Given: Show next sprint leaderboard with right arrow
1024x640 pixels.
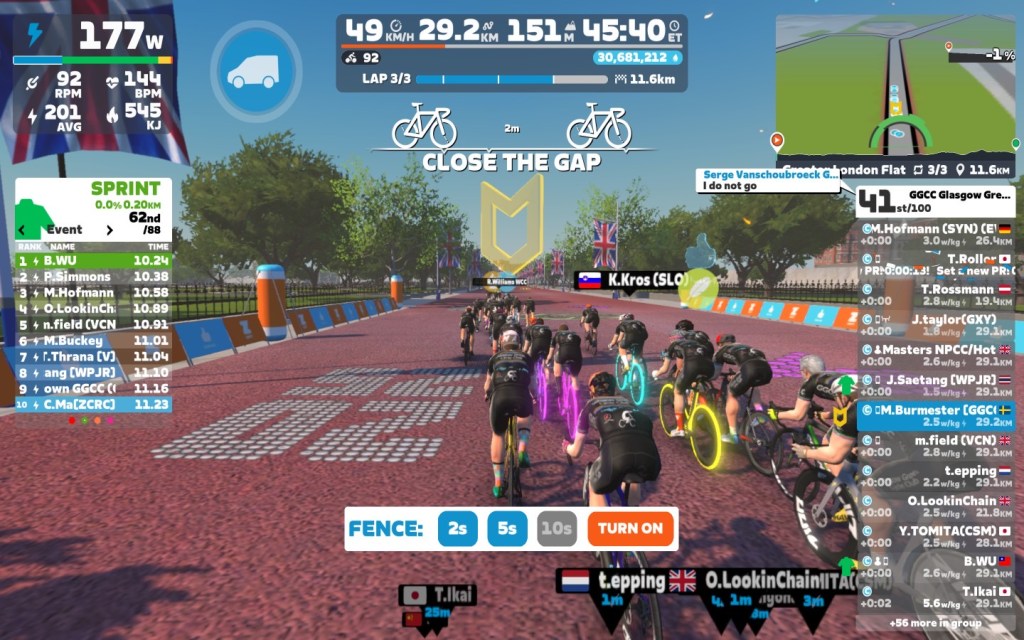Looking at the screenshot, I should click(x=109, y=230).
